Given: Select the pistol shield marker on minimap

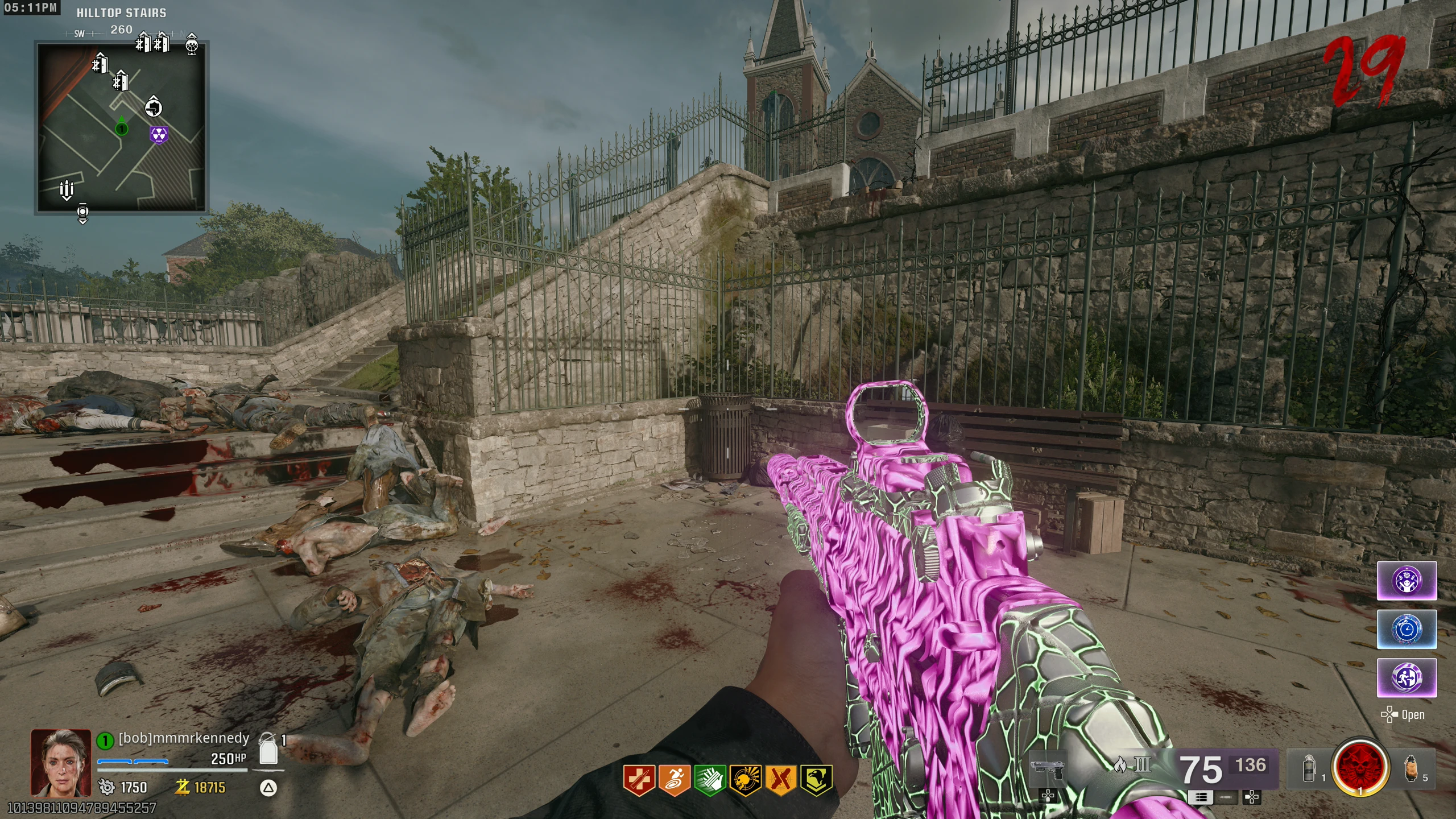Looking at the screenshot, I should pyautogui.click(x=153, y=106).
